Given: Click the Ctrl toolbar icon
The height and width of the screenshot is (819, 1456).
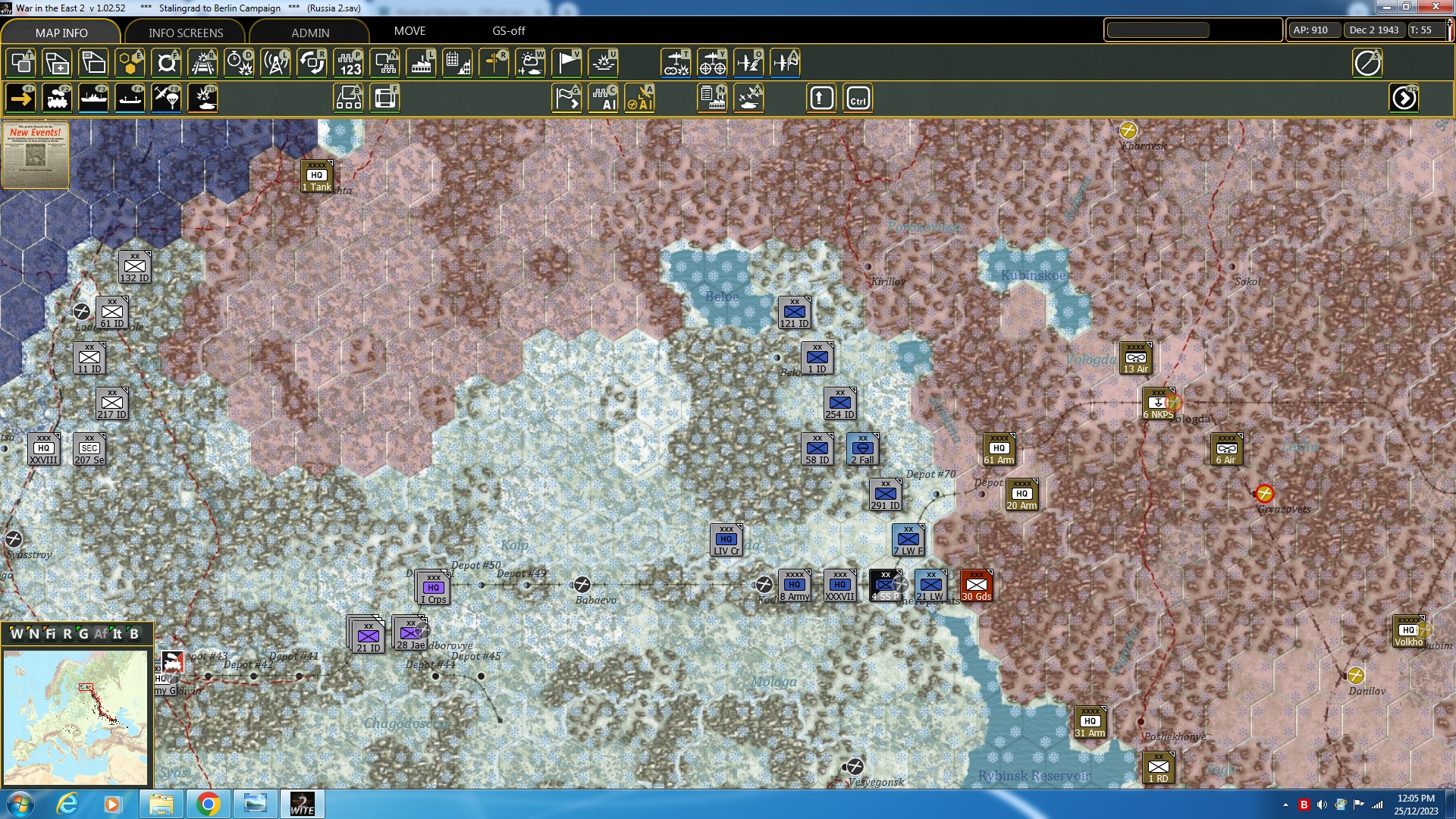Looking at the screenshot, I should 858,98.
